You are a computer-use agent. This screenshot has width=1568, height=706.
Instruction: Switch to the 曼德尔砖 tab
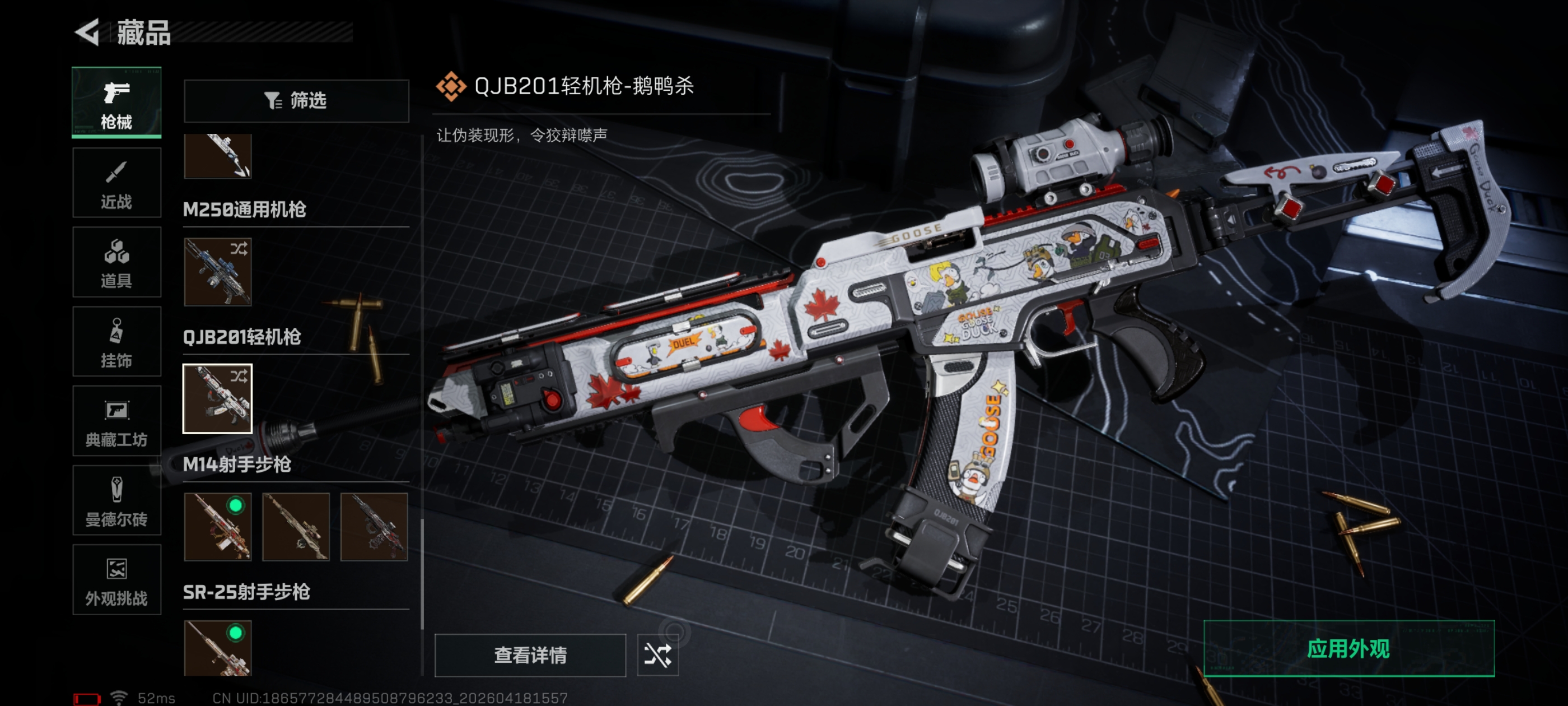[x=116, y=501]
